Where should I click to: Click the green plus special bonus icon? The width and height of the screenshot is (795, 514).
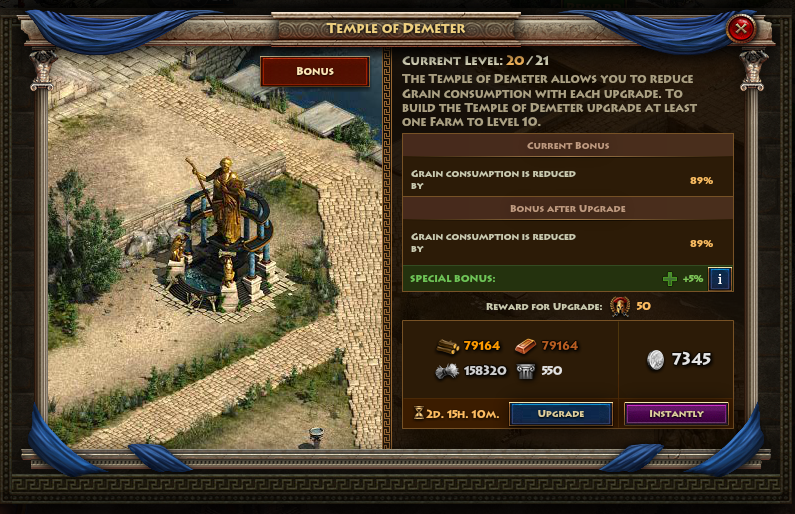[x=670, y=279]
